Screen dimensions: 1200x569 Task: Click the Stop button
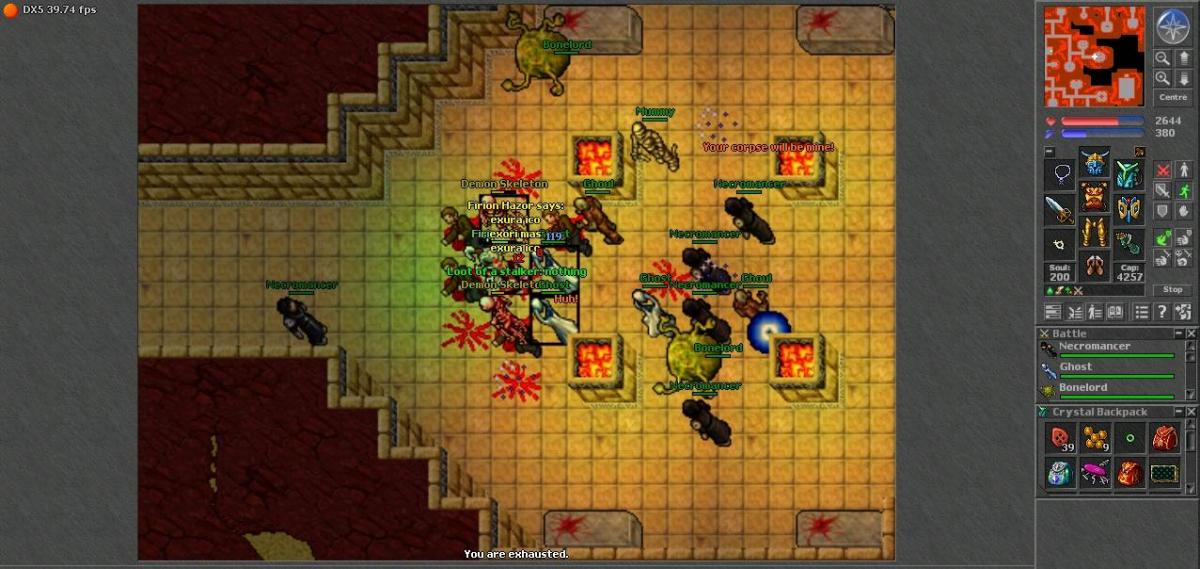tap(1172, 289)
